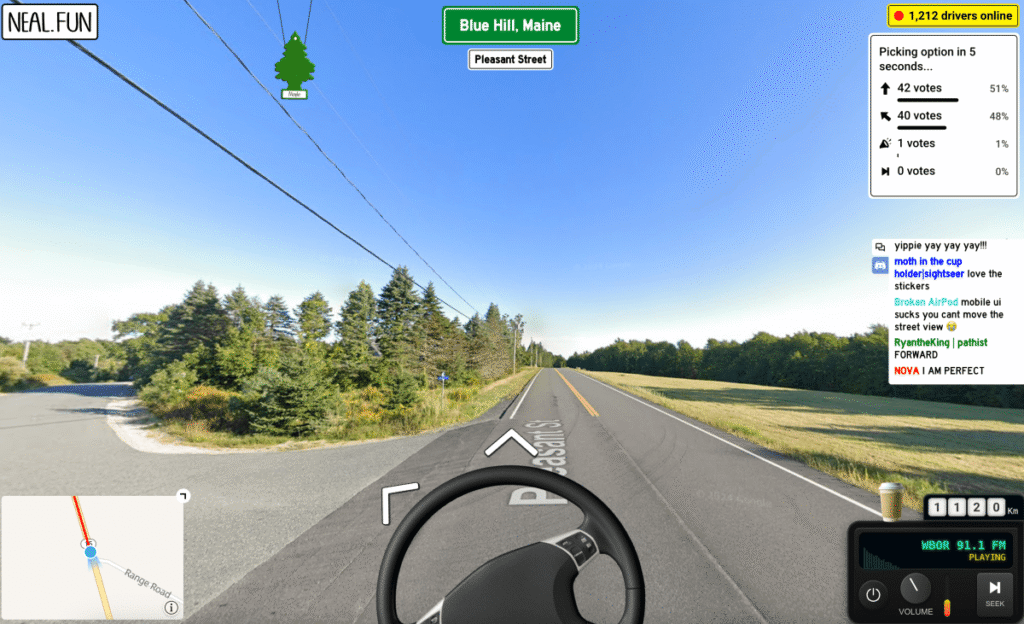The width and height of the screenshot is (1024, 624).
Task: Open the minimap info icon
Action: pyautogui.click(x=171, y=607)
